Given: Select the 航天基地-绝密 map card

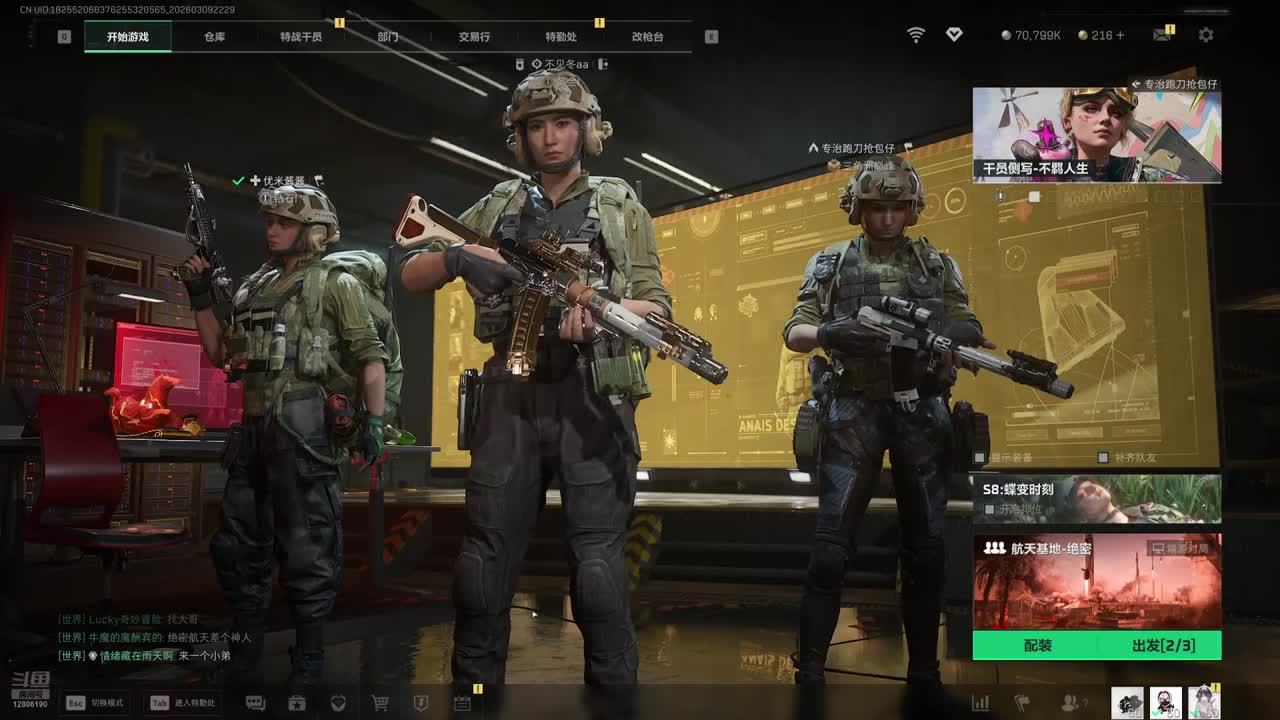Looking at the screenshot, I should pyautogui.click(x=1097, y=581).
